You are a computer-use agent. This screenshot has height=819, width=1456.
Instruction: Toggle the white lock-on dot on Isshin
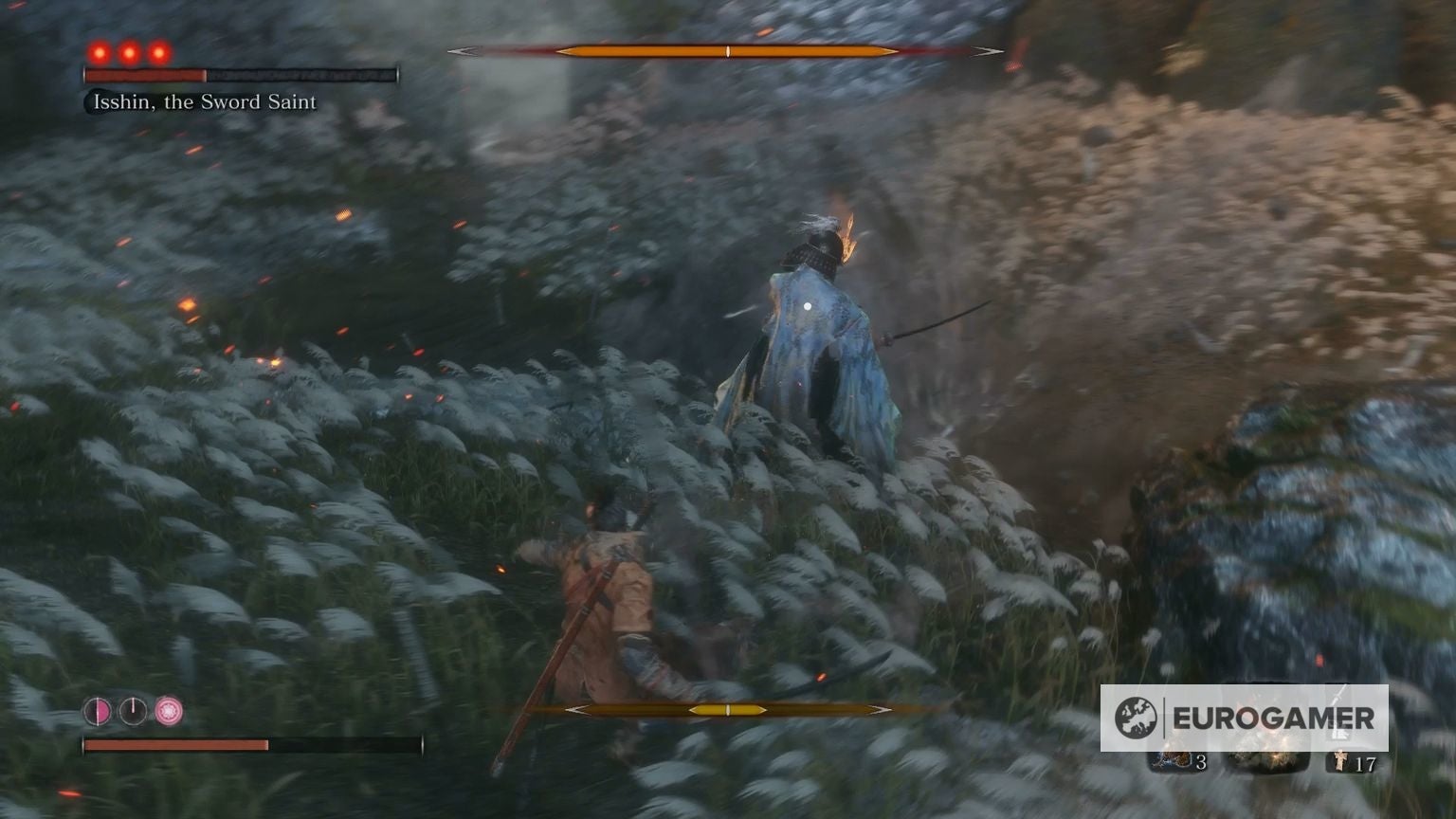(x=806, y=304)
